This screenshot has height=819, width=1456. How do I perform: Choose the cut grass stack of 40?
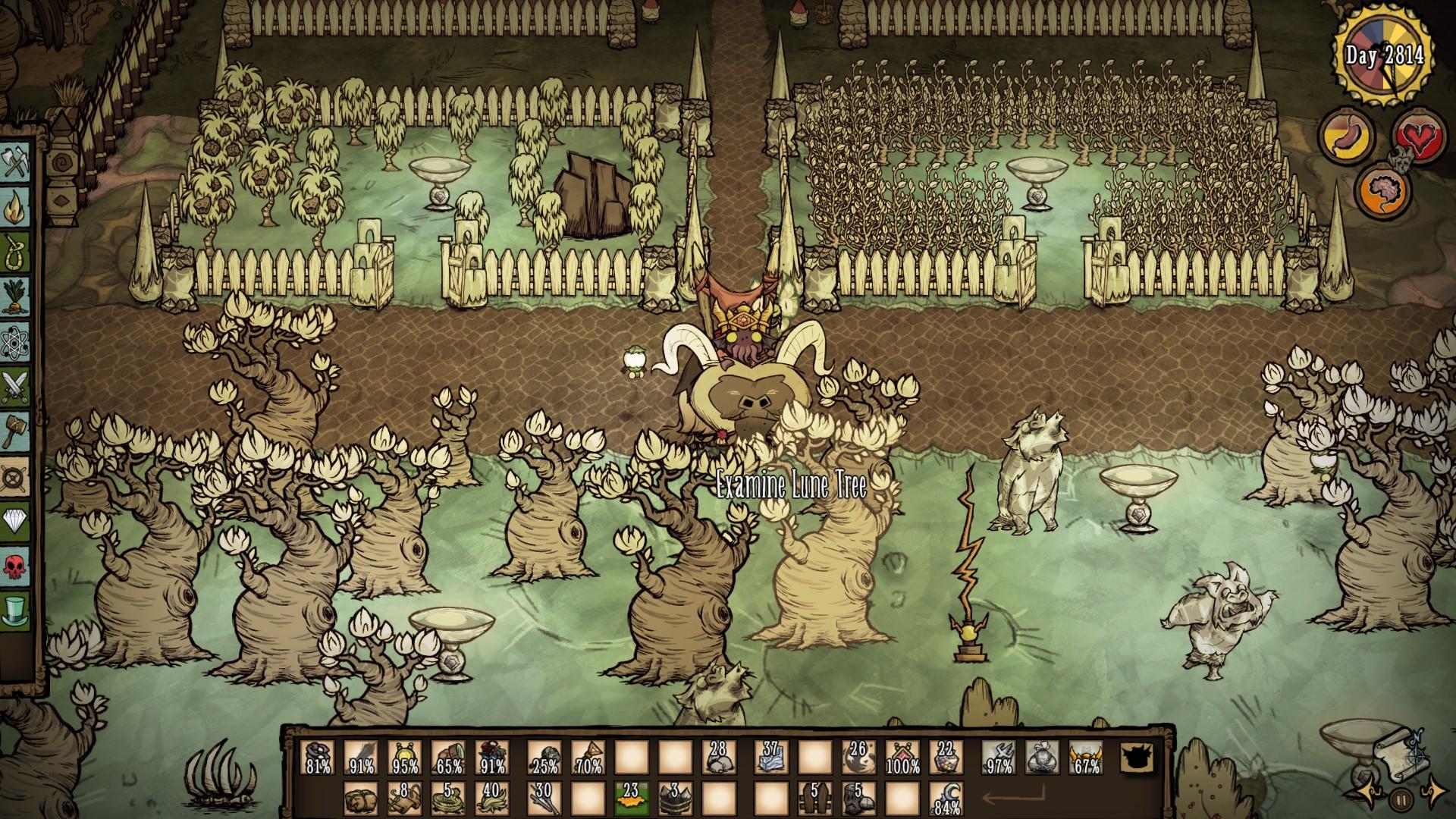tap(491, 798)
